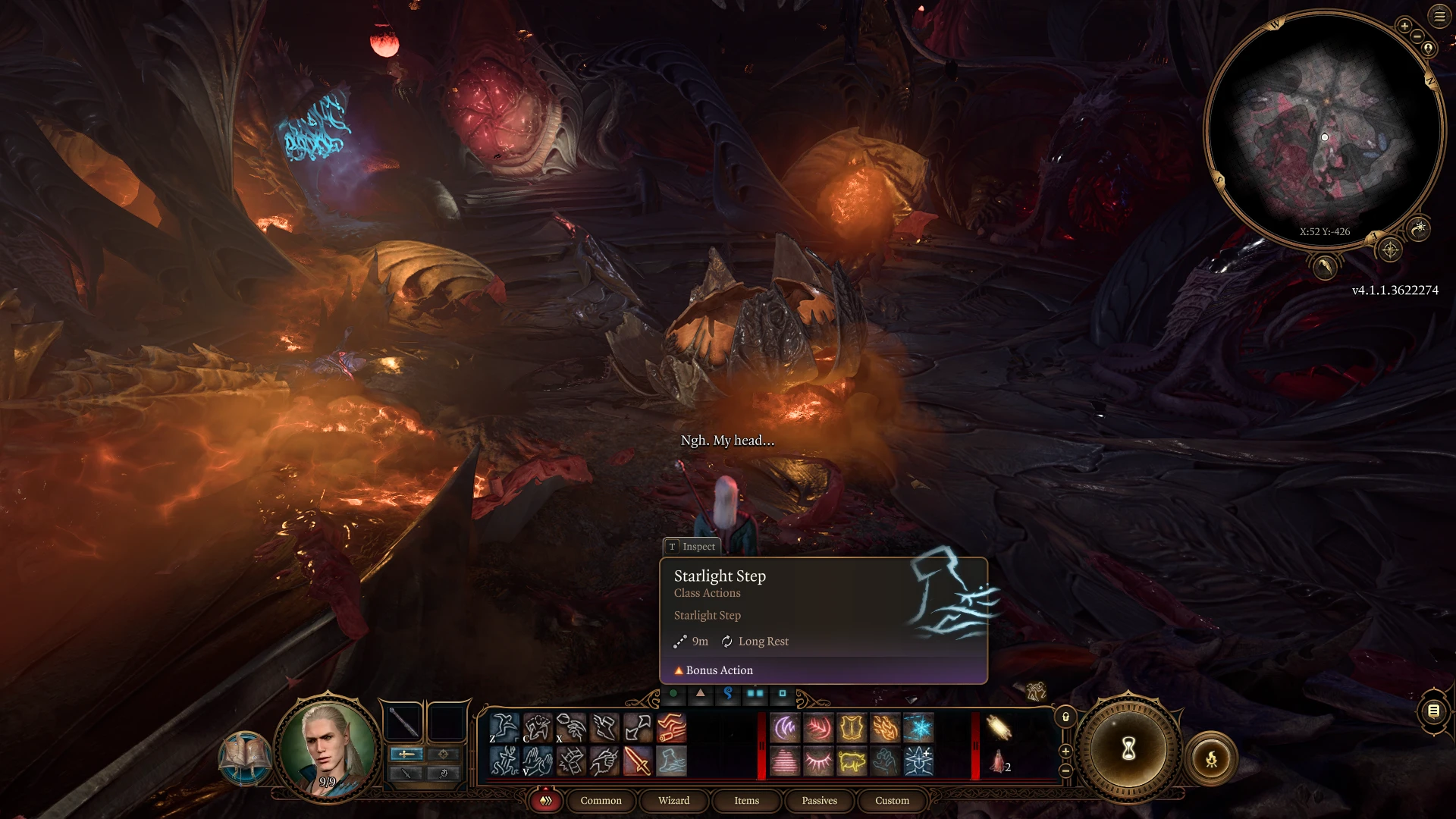Select the equipped quarterstaff weapon slot

[404, 723]
